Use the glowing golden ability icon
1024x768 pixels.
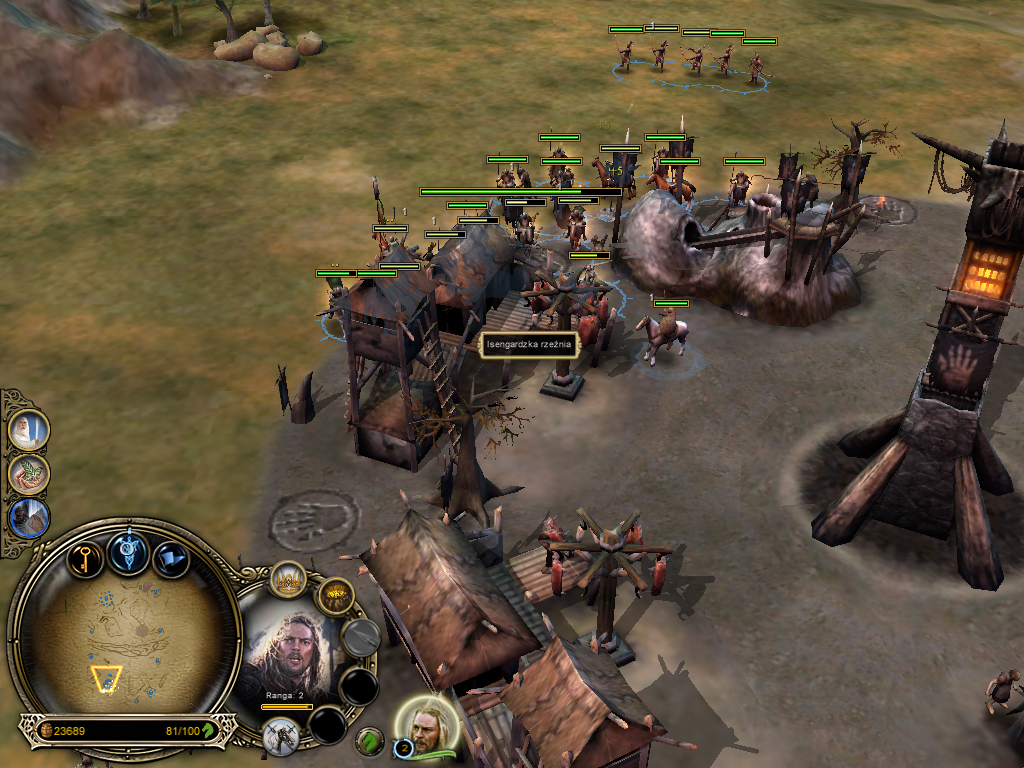pos(336,597)
